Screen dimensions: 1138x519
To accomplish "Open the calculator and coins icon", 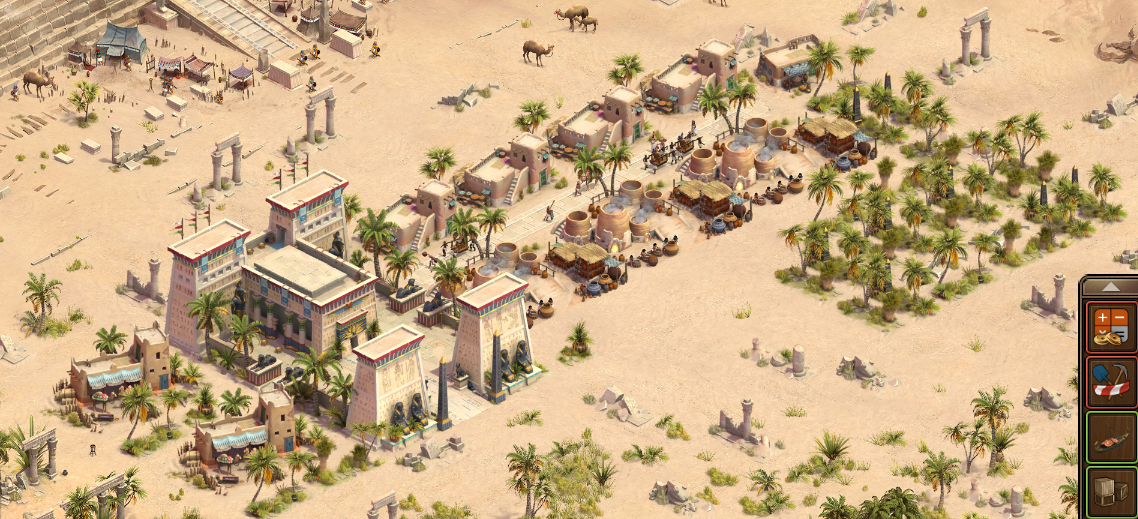I will point(1111,328).
